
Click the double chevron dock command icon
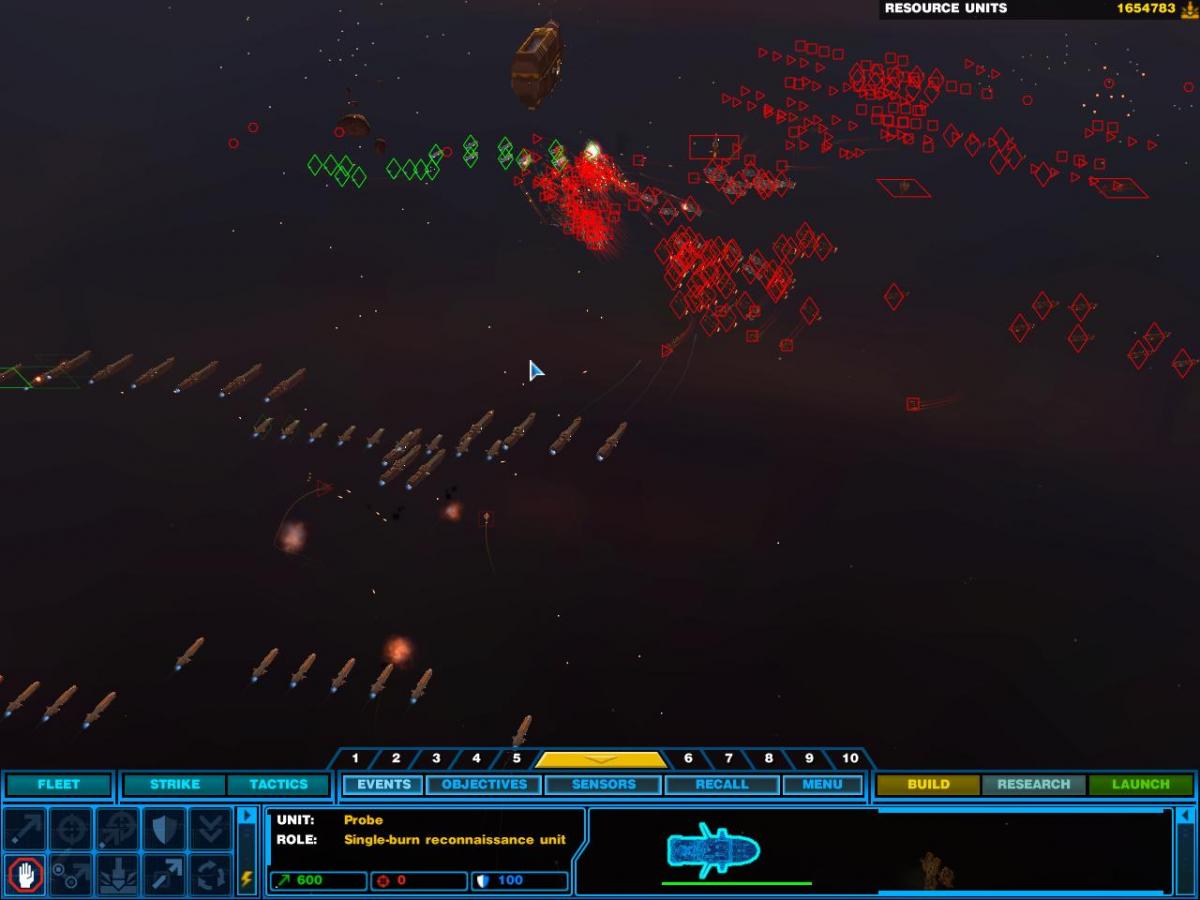(210, 829)
